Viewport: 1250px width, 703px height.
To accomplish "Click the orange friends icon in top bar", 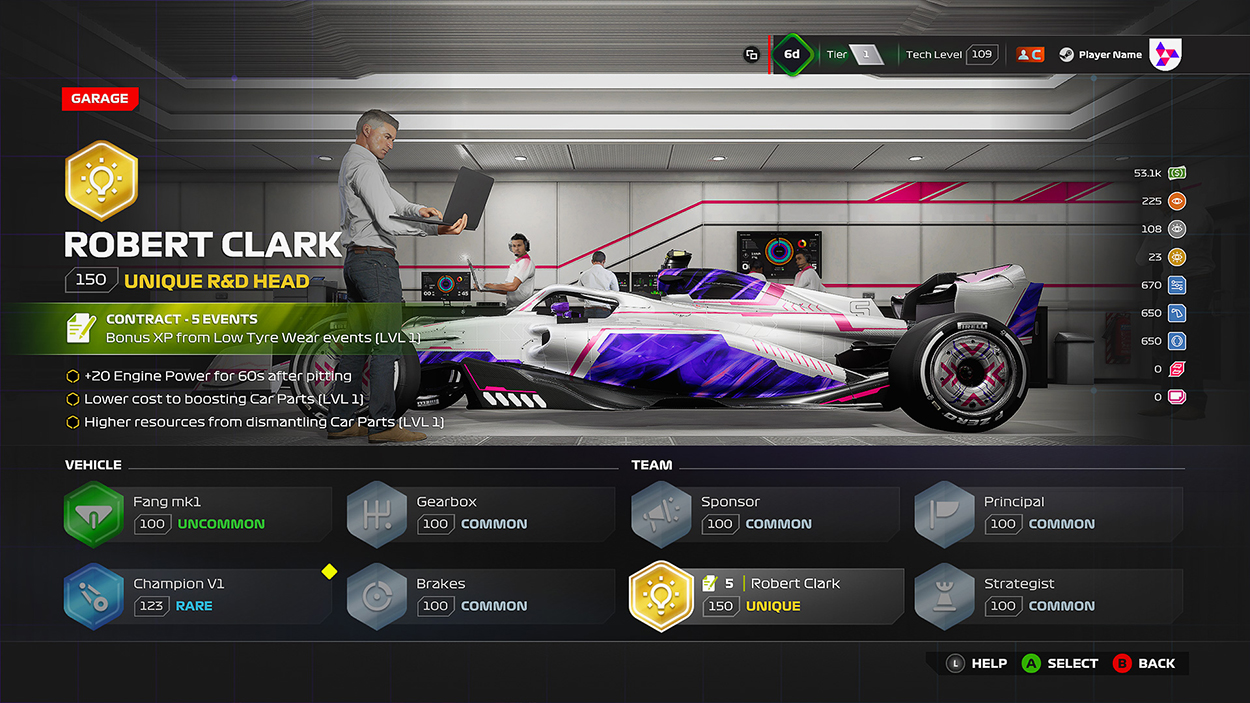I will [1030, 54].
